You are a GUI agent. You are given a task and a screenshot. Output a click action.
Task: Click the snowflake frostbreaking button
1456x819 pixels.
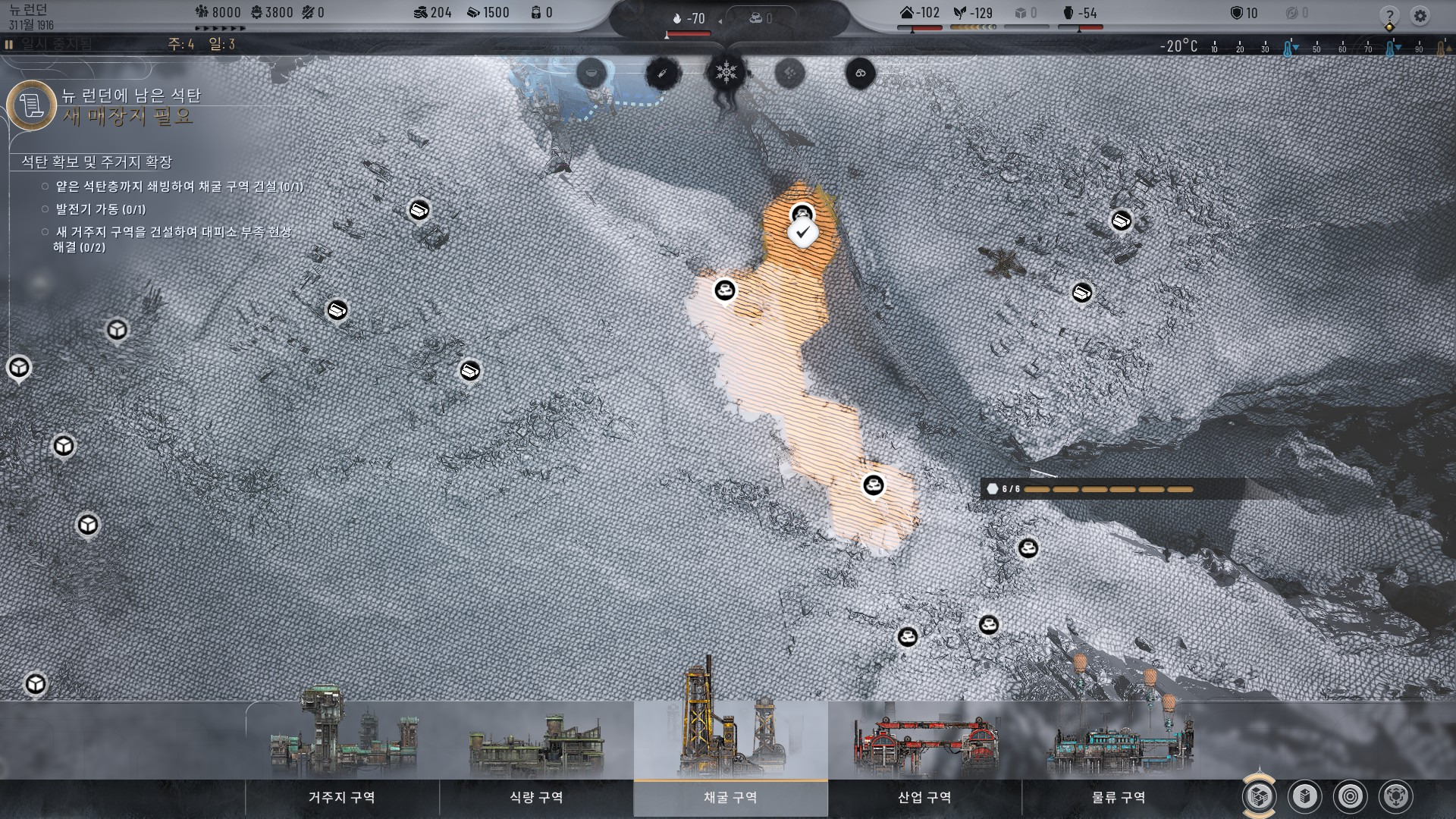pos(726,73)
